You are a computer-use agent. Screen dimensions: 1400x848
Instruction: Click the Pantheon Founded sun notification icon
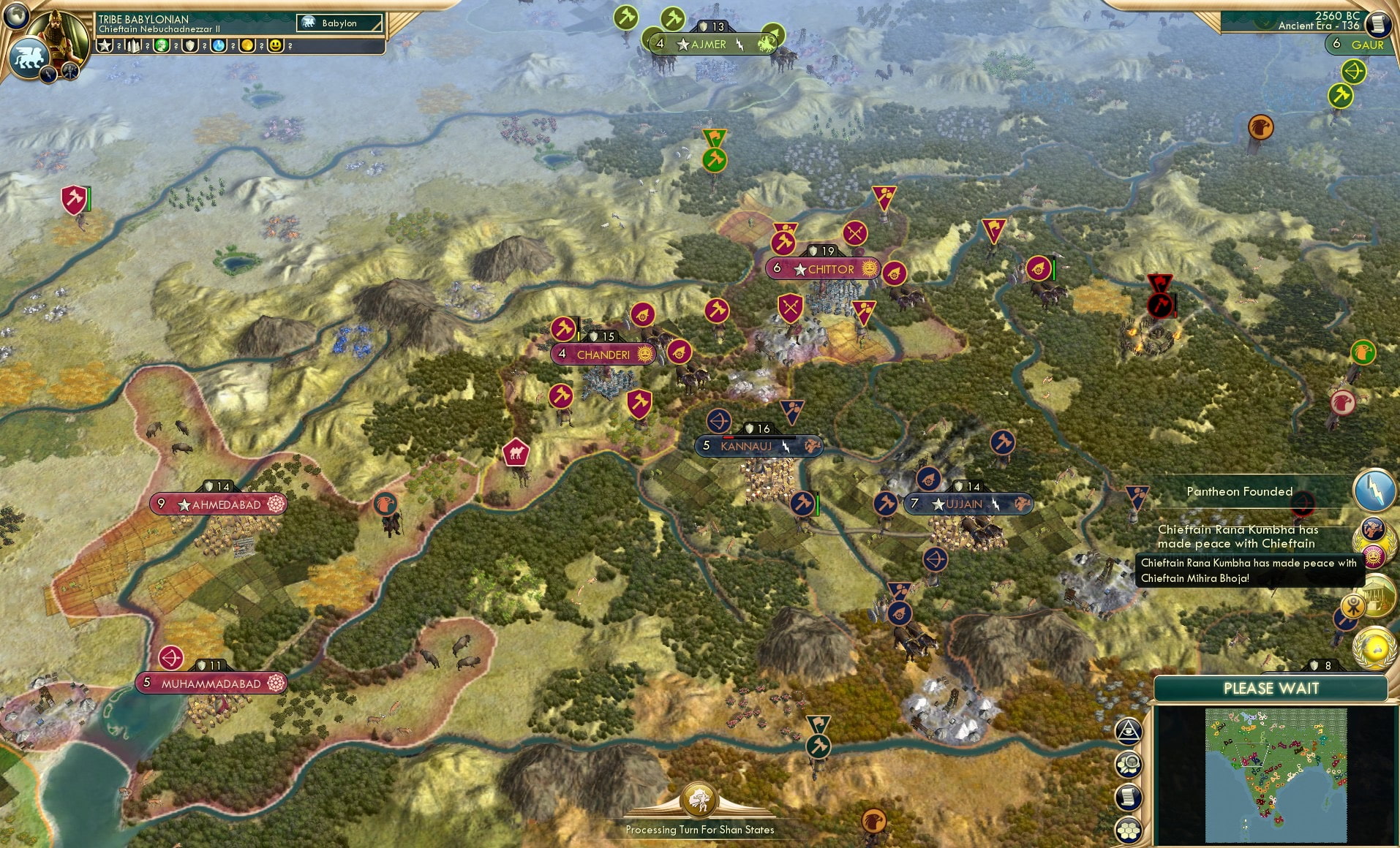point(1374,557)
